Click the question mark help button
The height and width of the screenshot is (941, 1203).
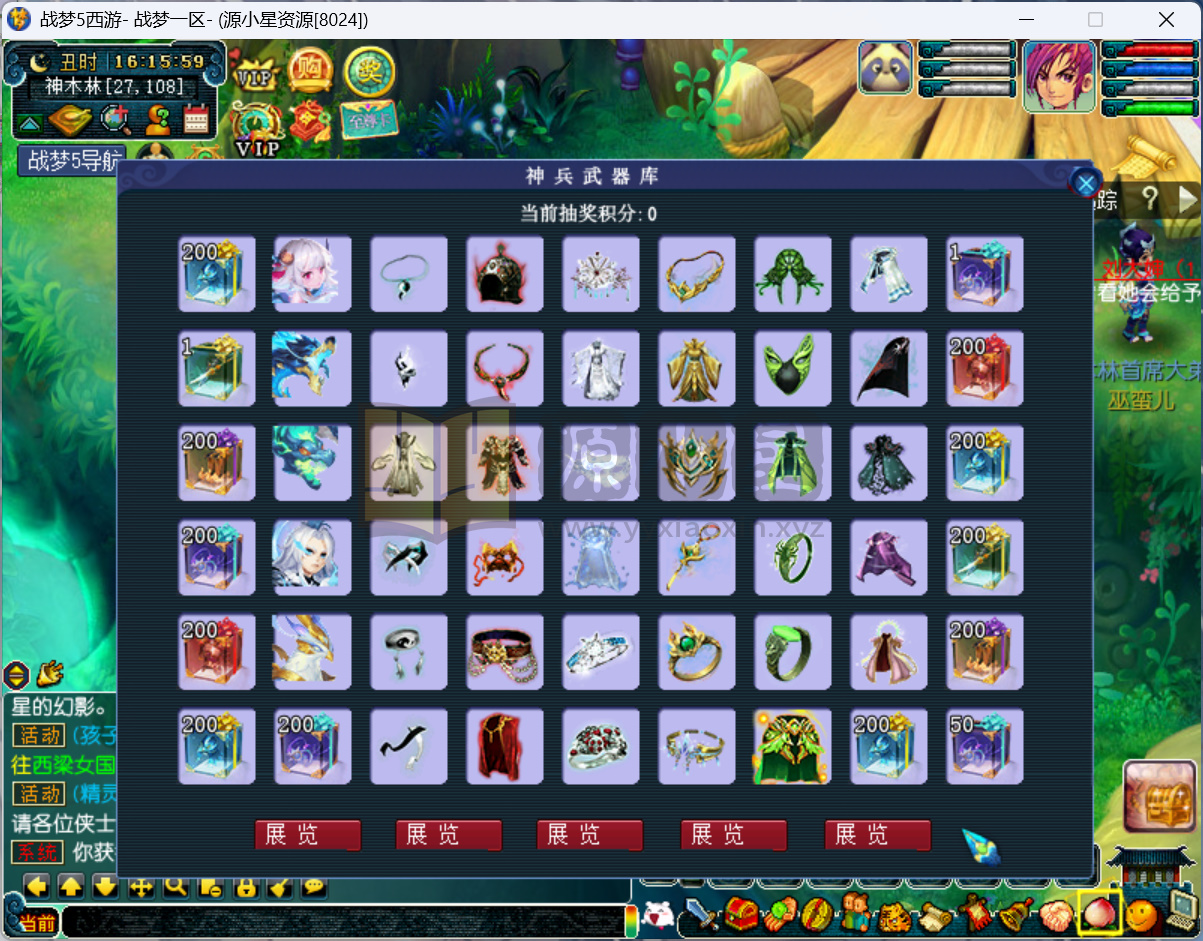[1150, 197]
